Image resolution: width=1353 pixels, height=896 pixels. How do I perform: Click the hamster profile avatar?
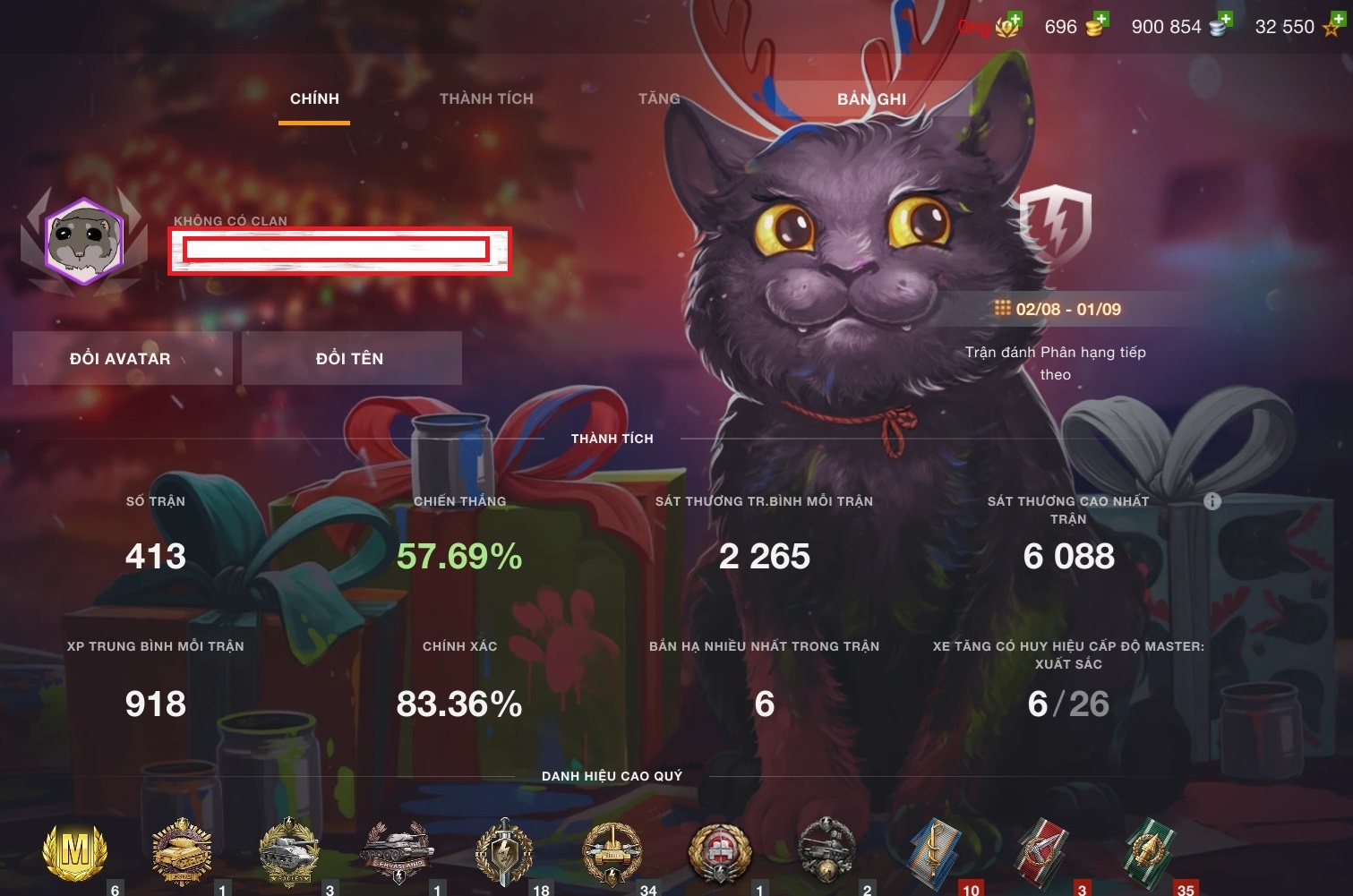pos(84,242)
